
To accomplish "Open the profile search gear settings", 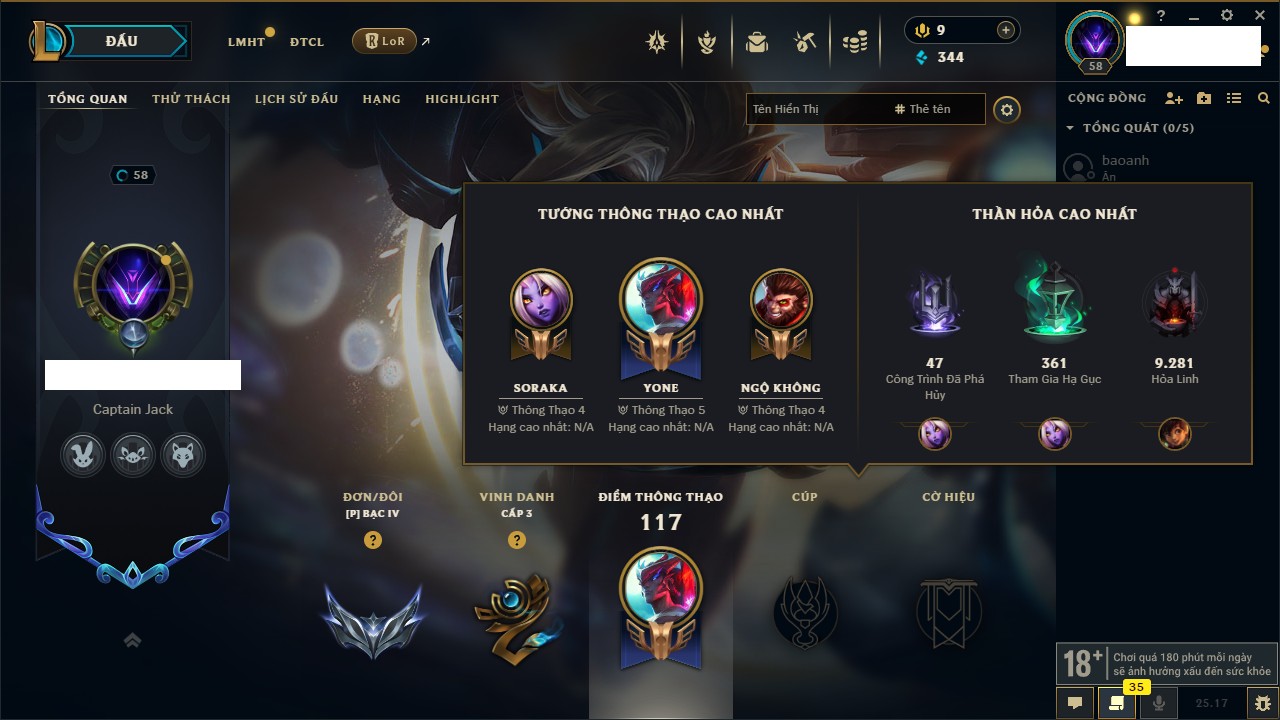I will click(x=1007, y=110).
